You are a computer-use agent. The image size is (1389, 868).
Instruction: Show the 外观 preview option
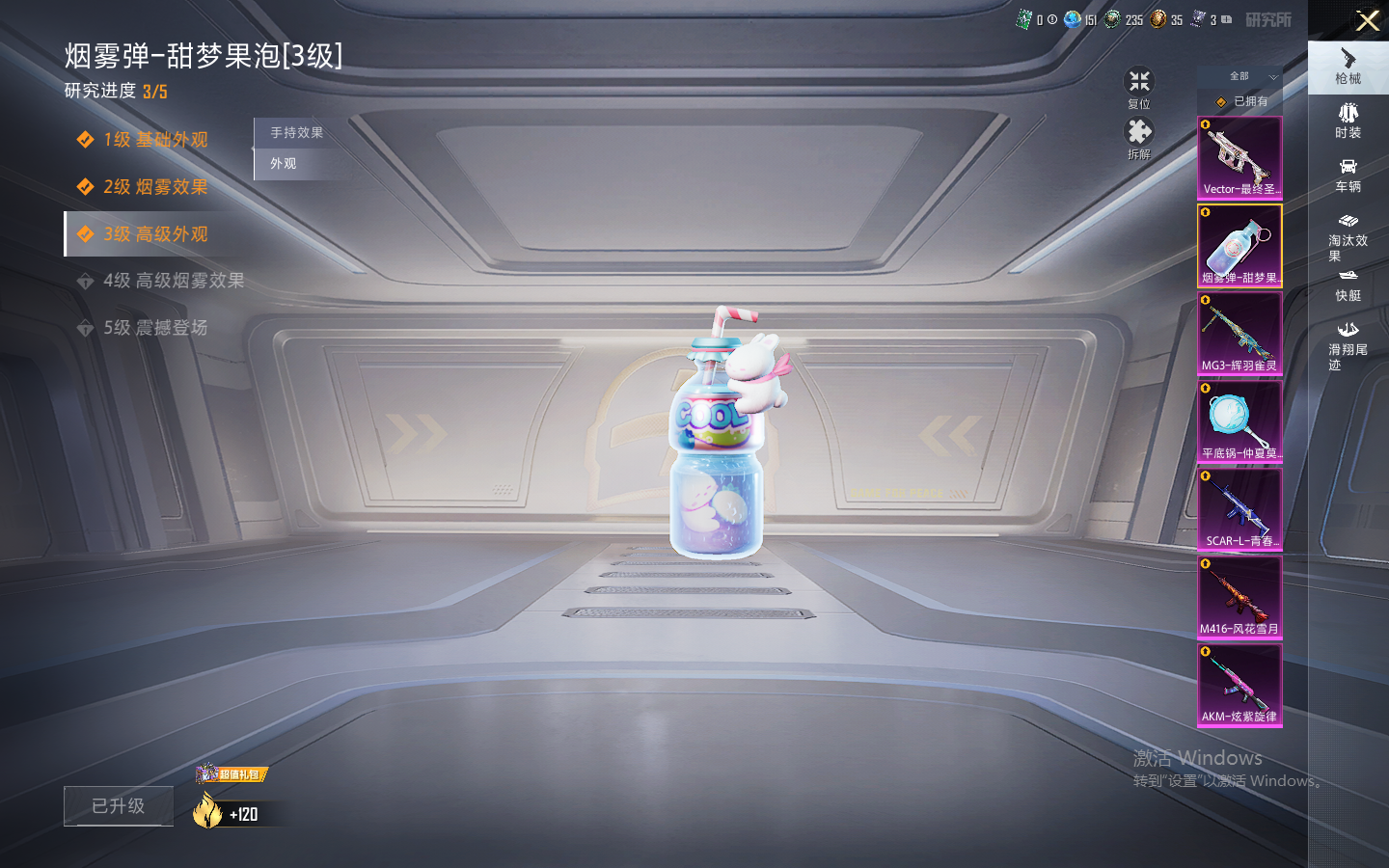(284, 164)
